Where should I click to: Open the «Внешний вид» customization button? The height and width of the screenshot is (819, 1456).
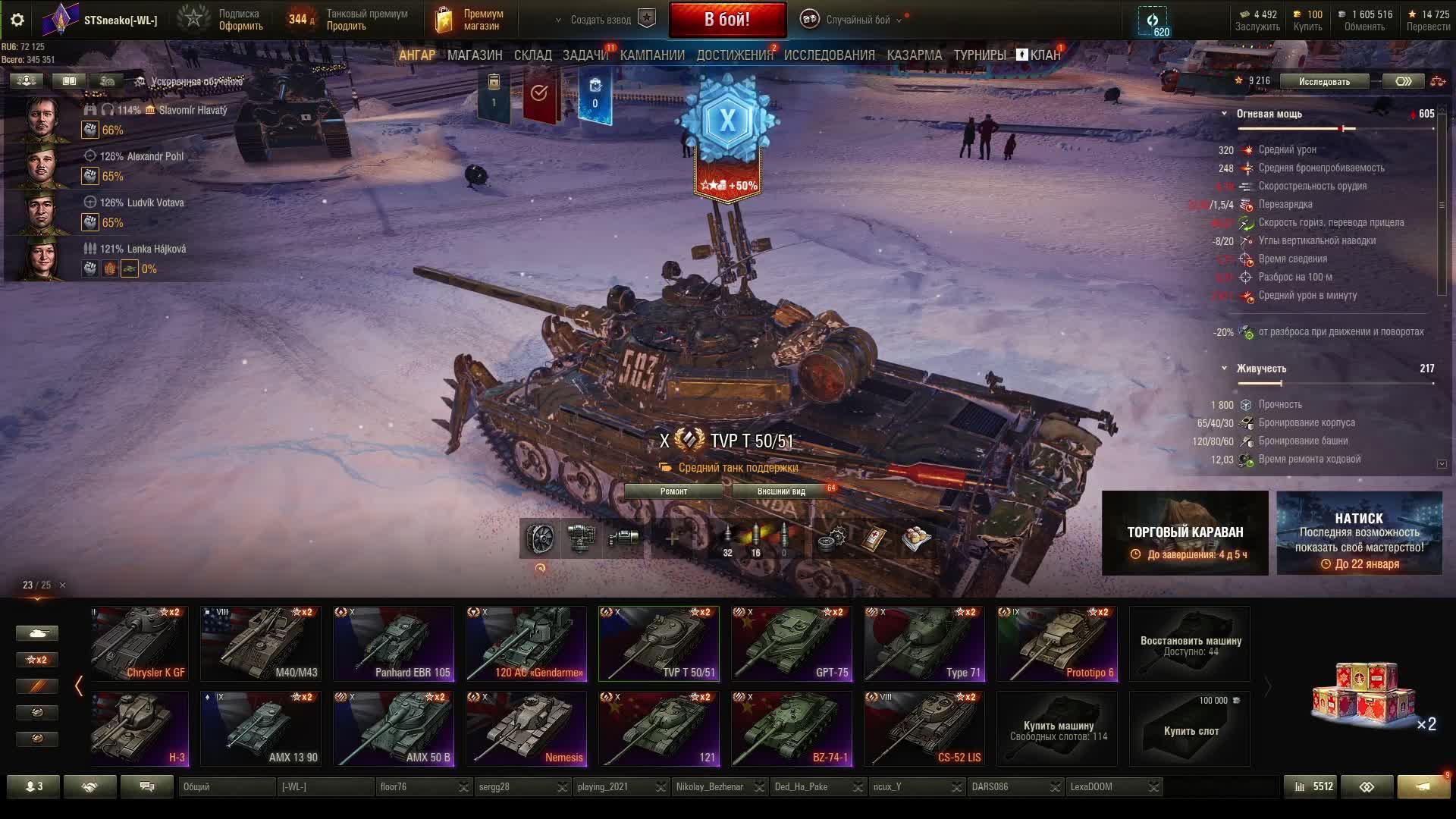(x=781, y=491)
